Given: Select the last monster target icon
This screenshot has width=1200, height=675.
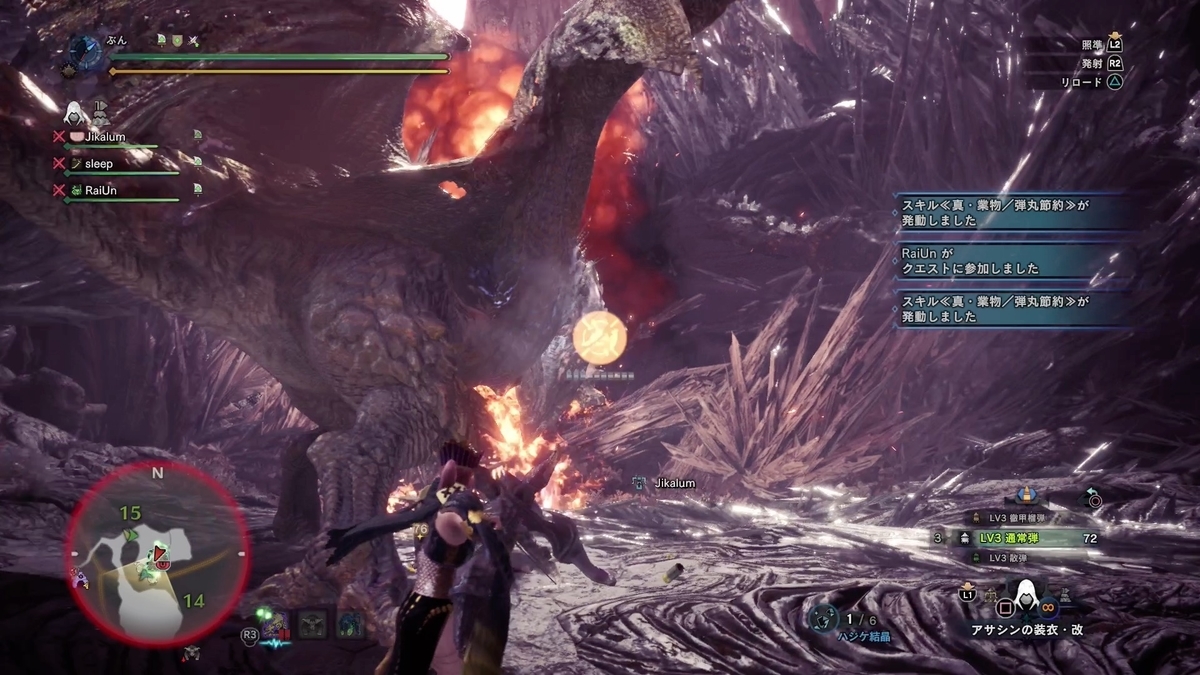Looking at the screenshot, I should (351, 624).
